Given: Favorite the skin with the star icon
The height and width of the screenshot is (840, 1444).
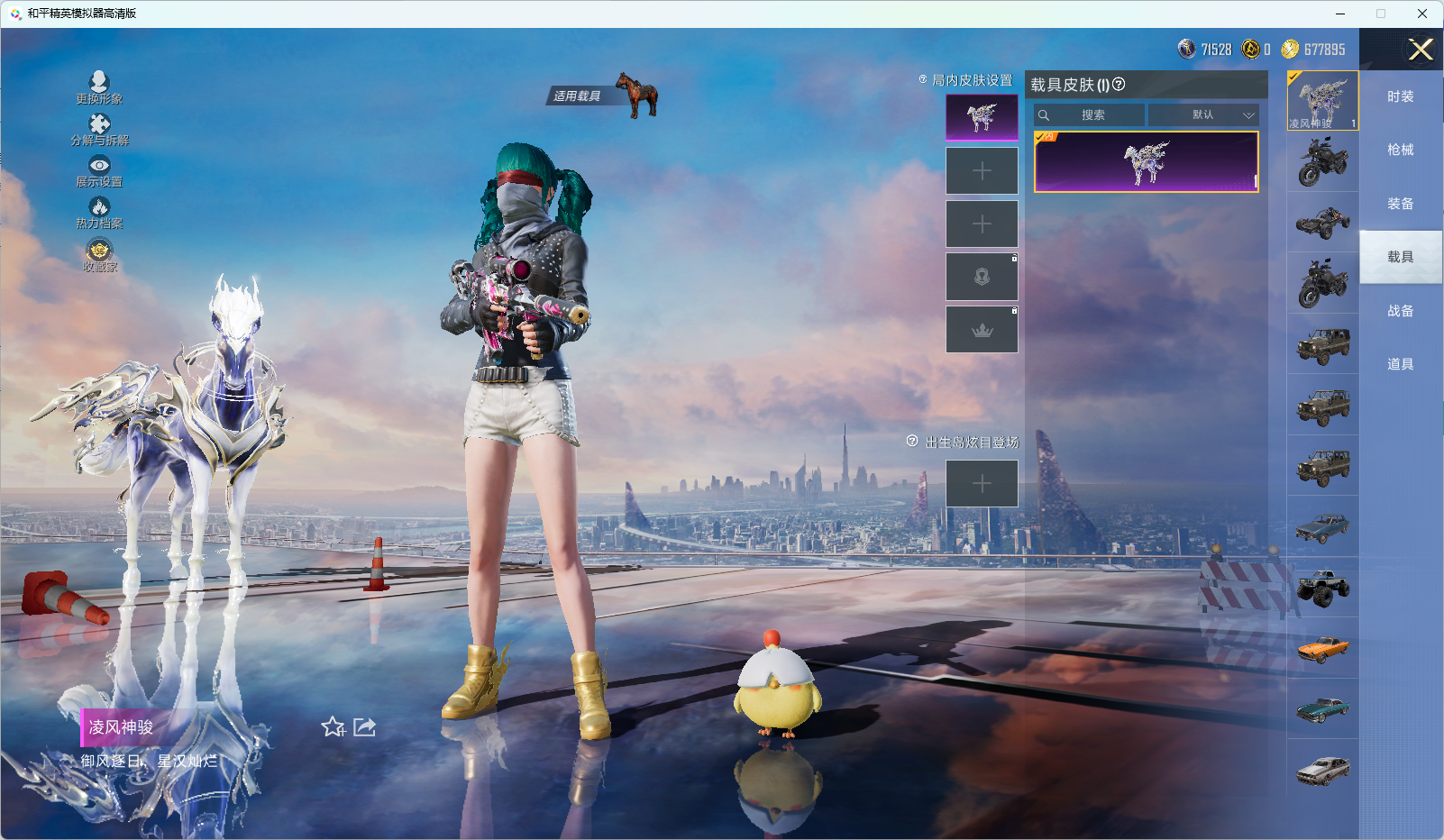Looking at the screenshot, I should pos(333,727).
